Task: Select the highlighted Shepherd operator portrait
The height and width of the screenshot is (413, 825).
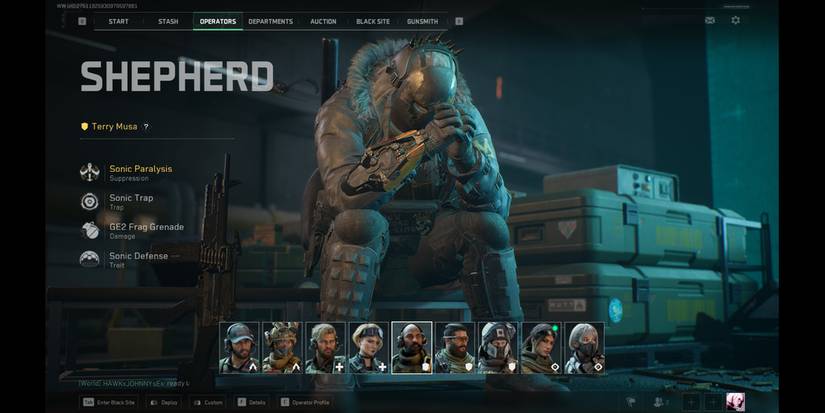Action: [x=411, y=347]
